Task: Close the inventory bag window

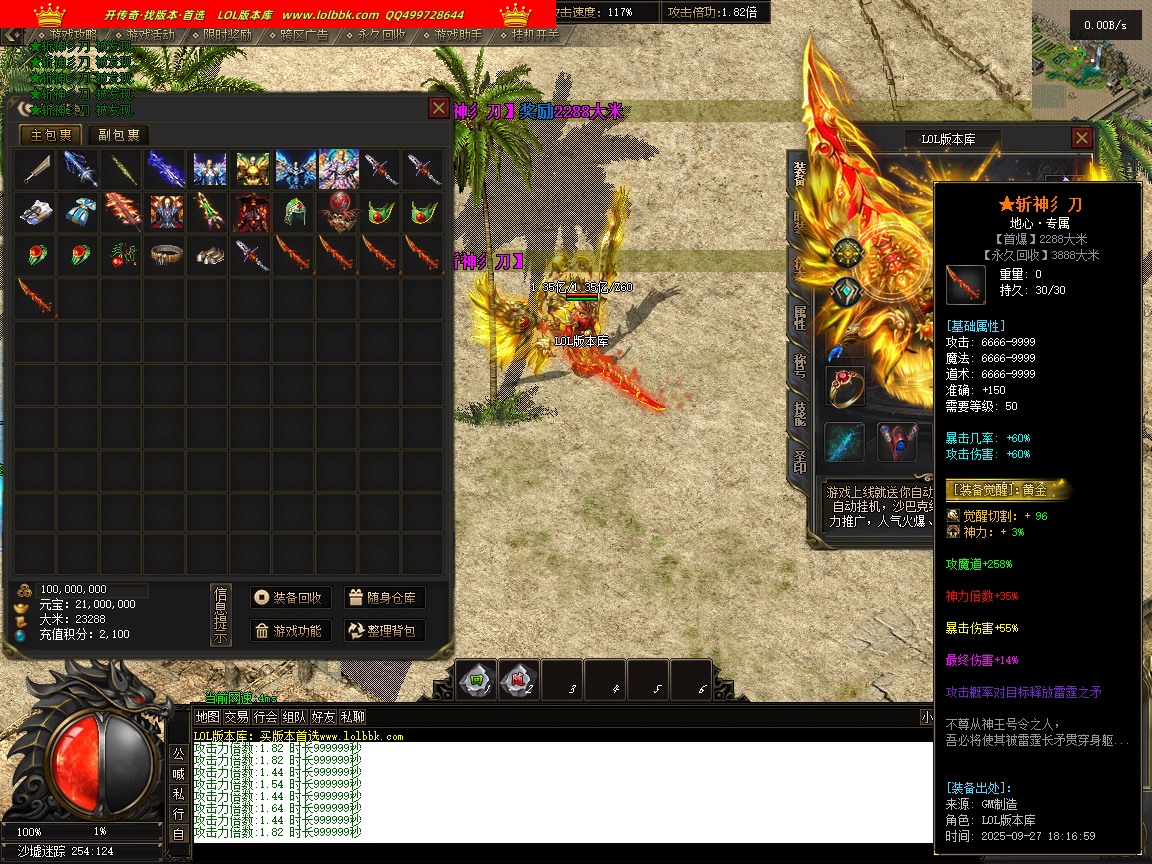Action: point(439,108)
